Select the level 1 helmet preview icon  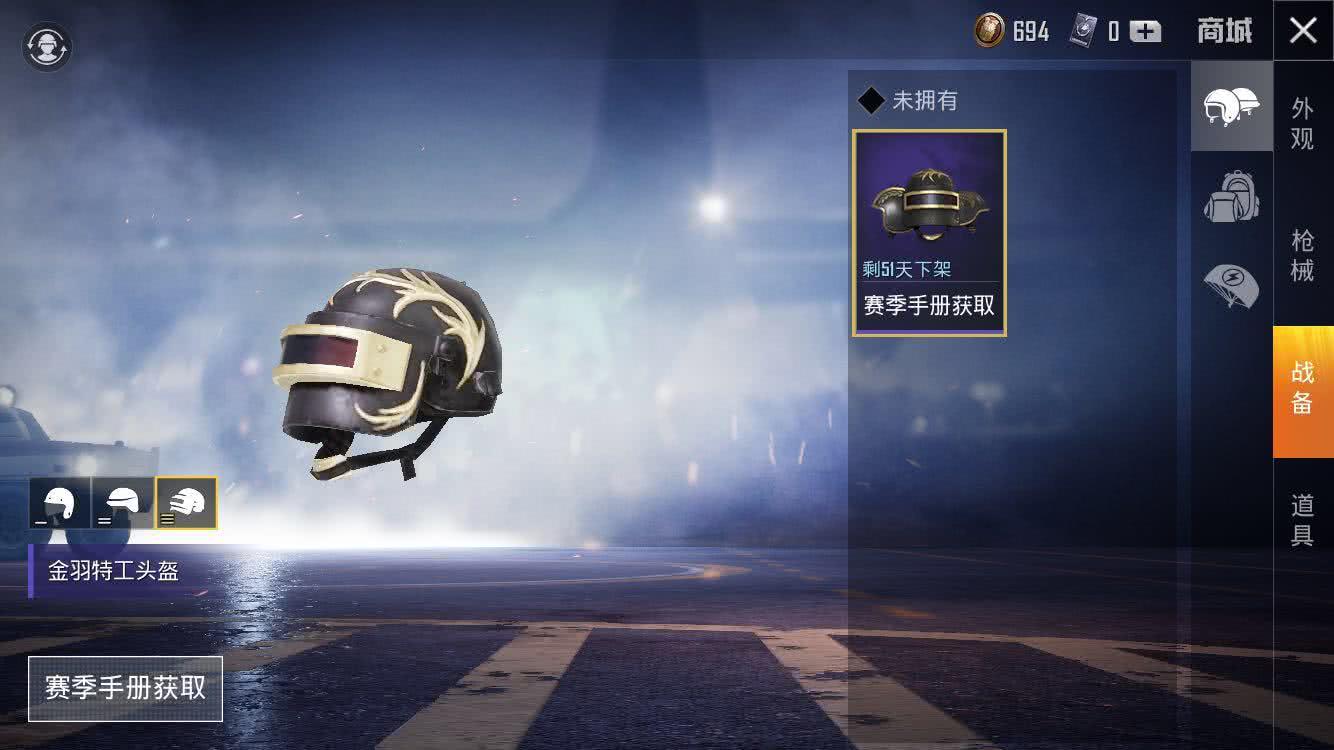[60, 502]
